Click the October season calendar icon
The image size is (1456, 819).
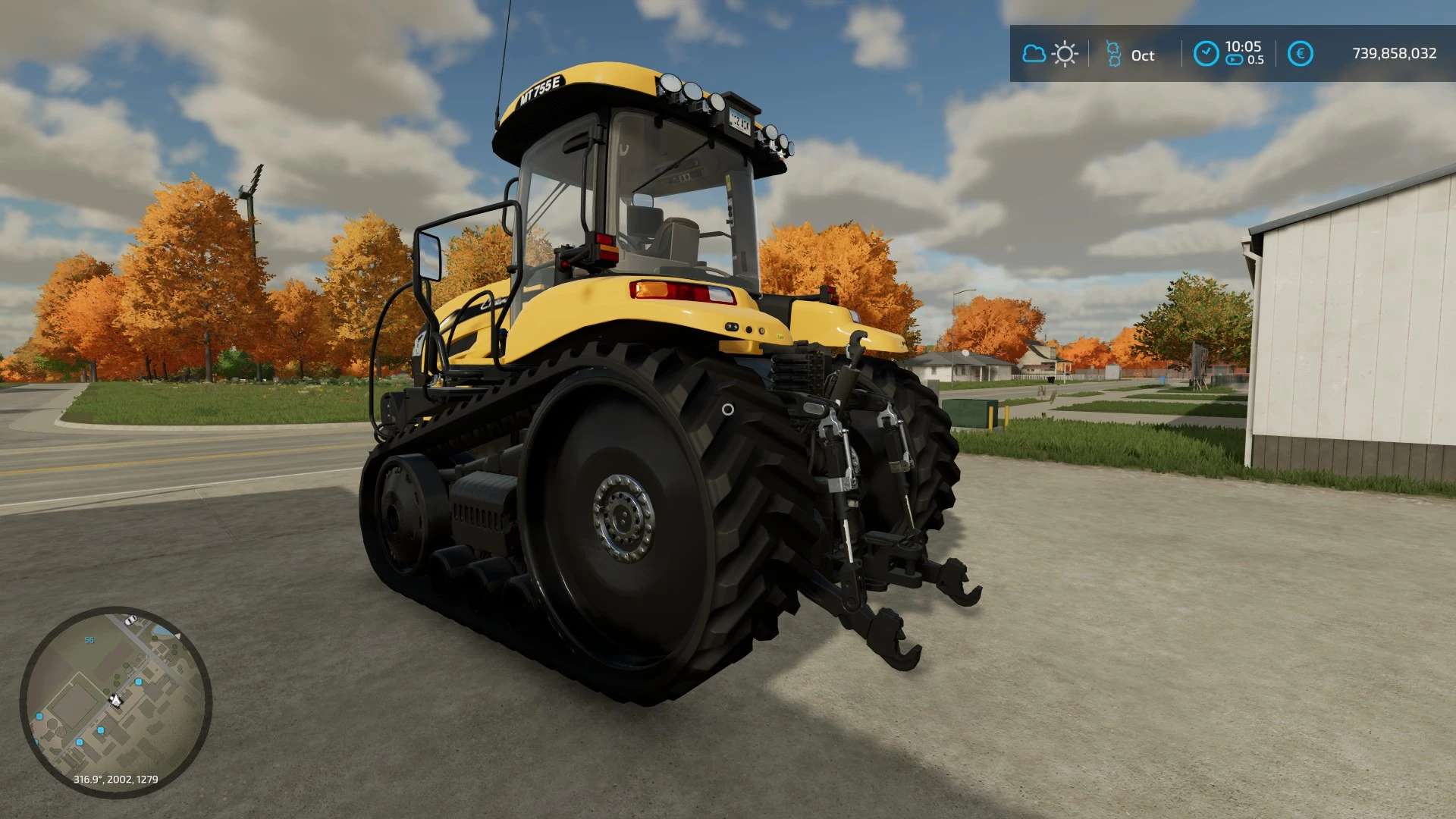pos(1113,54)
